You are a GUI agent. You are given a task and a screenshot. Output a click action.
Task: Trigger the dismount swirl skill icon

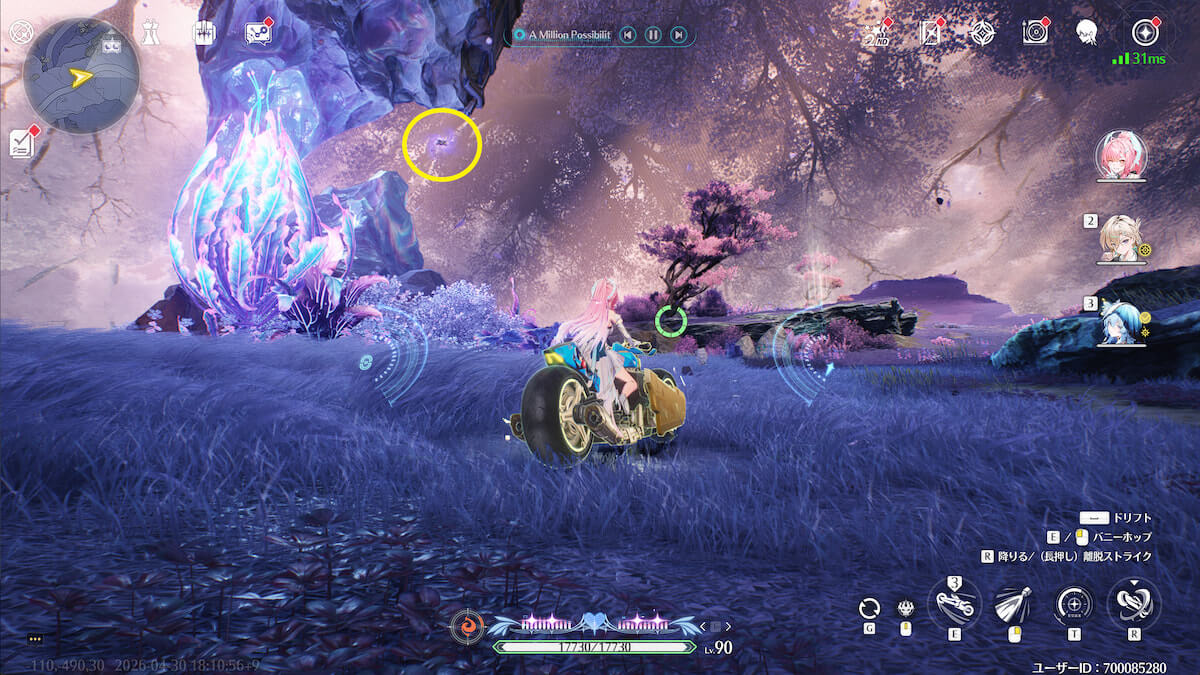[1134, 603]
